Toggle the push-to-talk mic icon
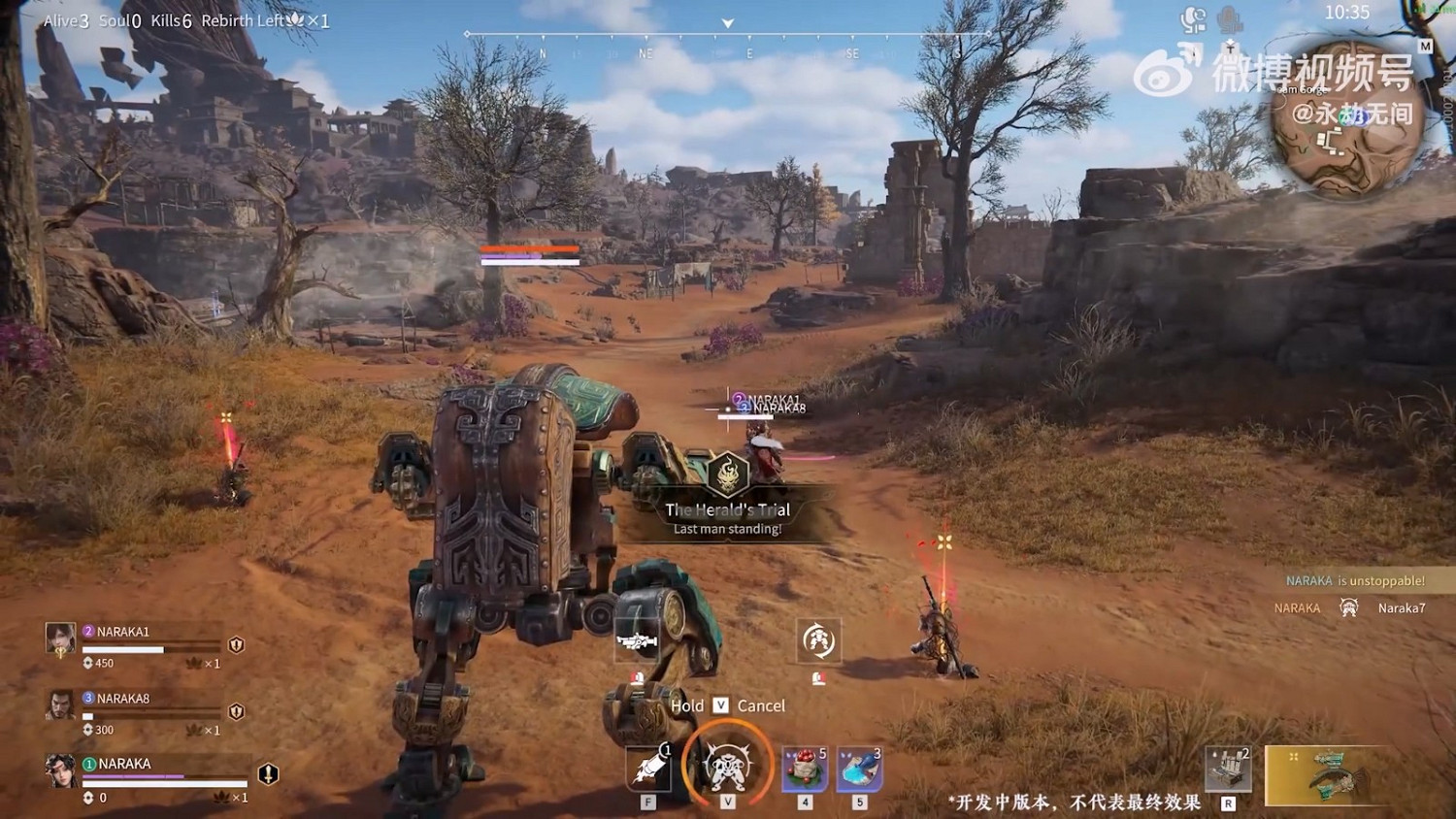Viewport: 1456px width, 819px height. point(1229,17)
